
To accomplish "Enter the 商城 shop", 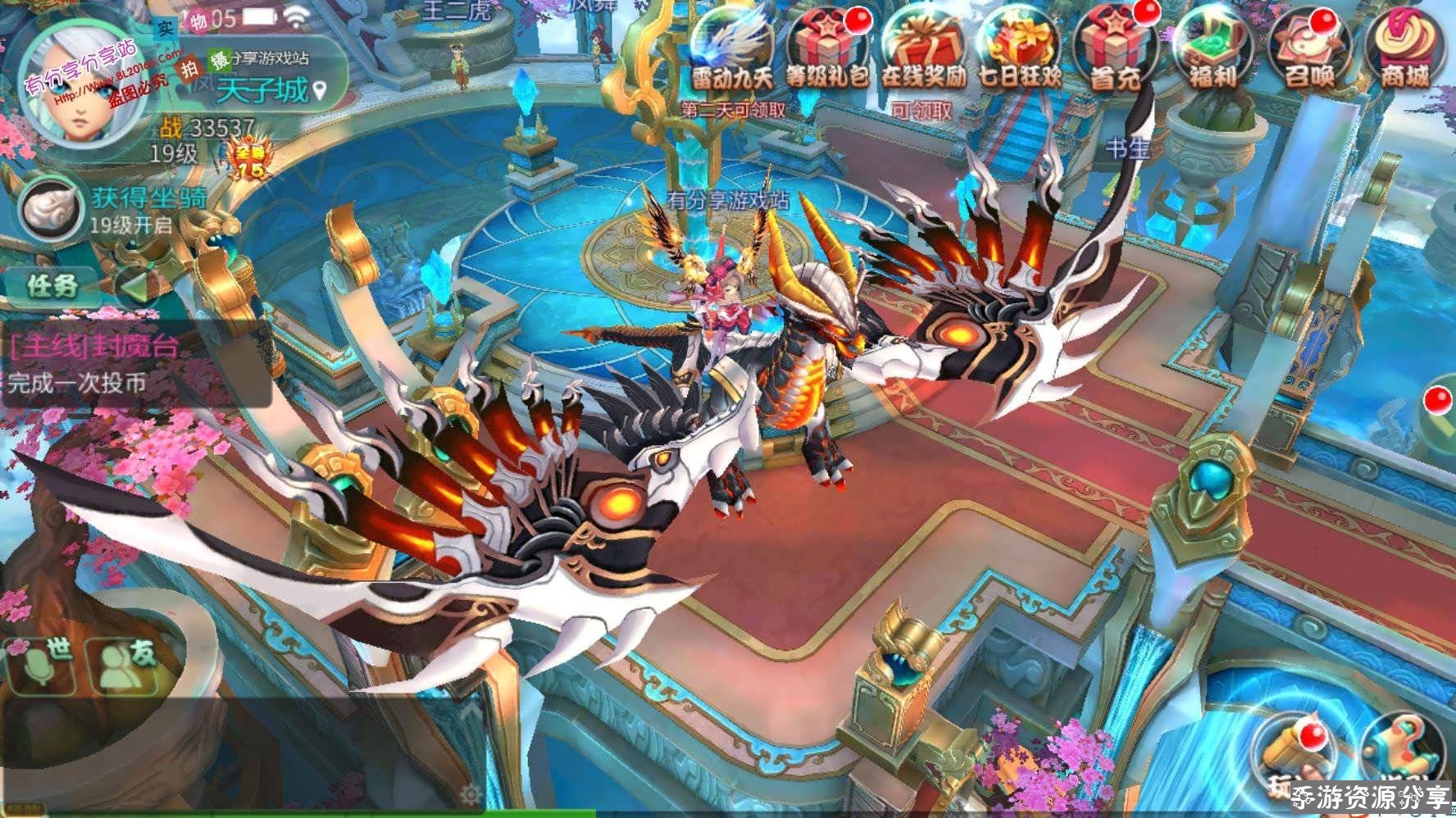I will click(x=1404, y=48).
